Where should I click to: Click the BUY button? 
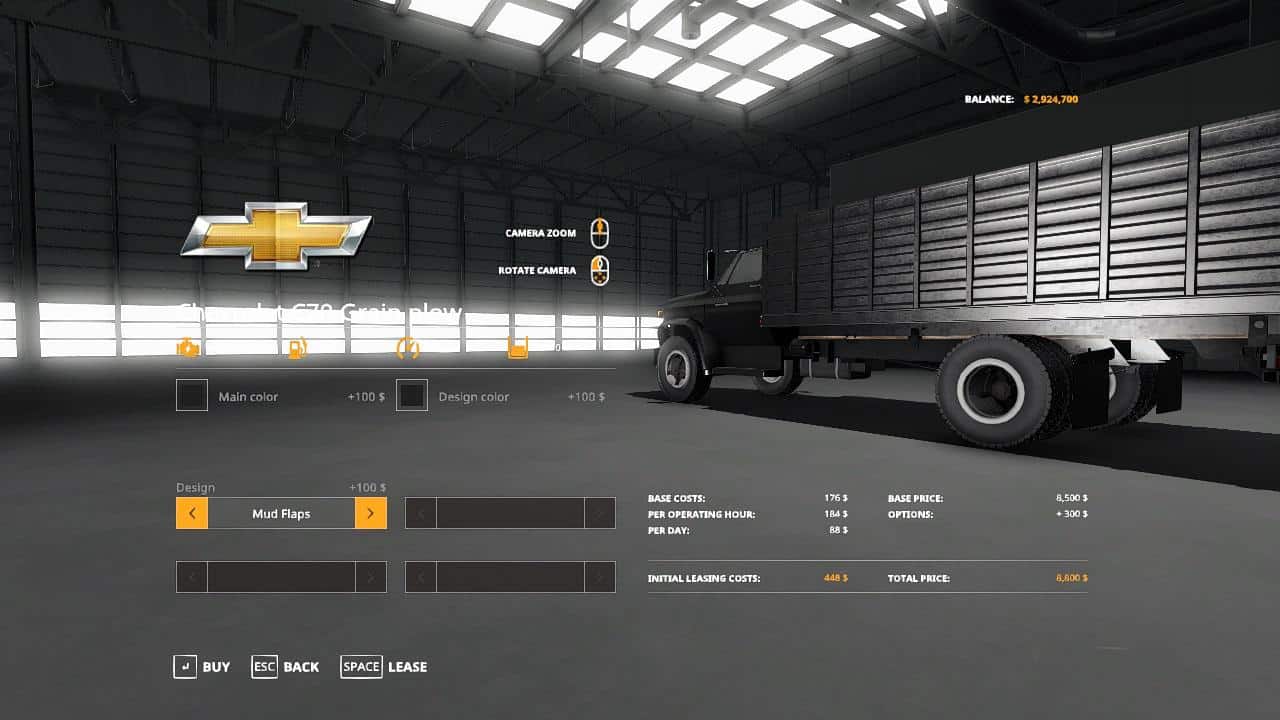pyautogui.click(x=216, y=666)
